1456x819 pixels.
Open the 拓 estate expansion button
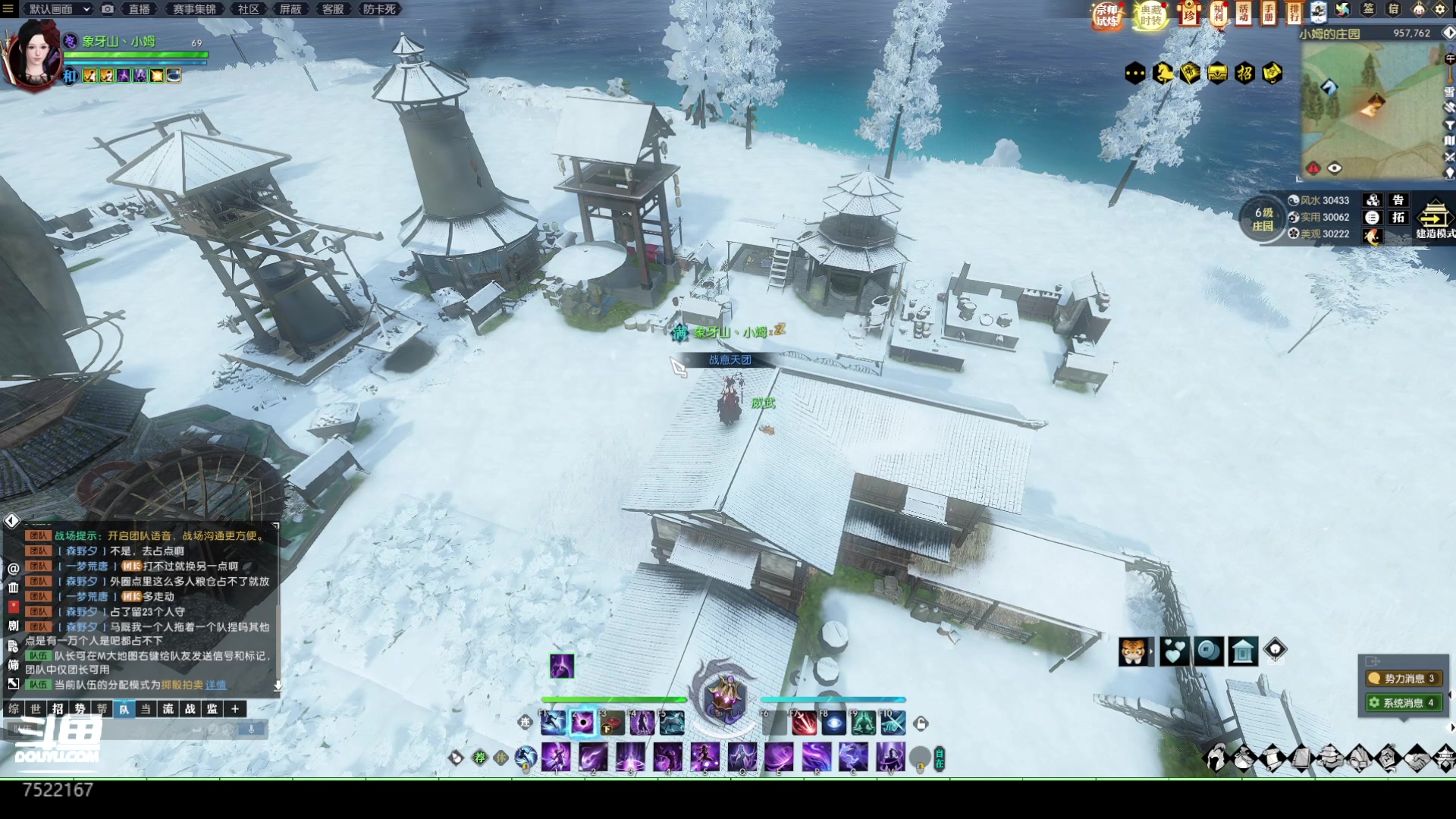click(x=1398, y=218)
